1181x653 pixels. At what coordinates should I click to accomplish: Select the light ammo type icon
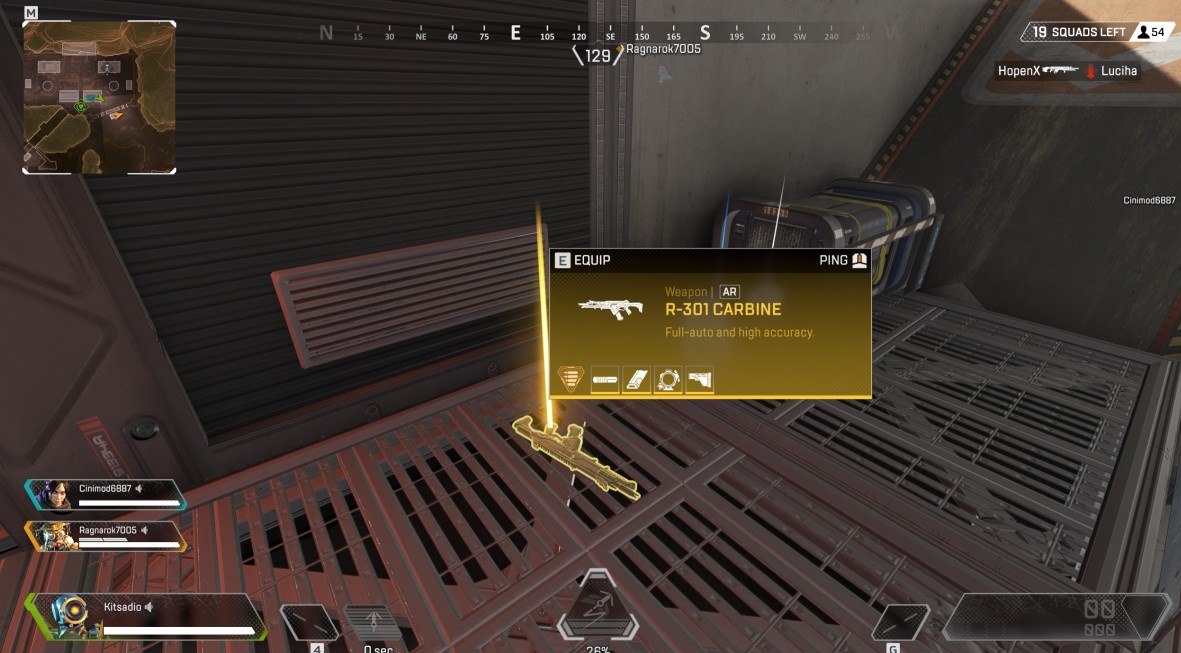571,379
